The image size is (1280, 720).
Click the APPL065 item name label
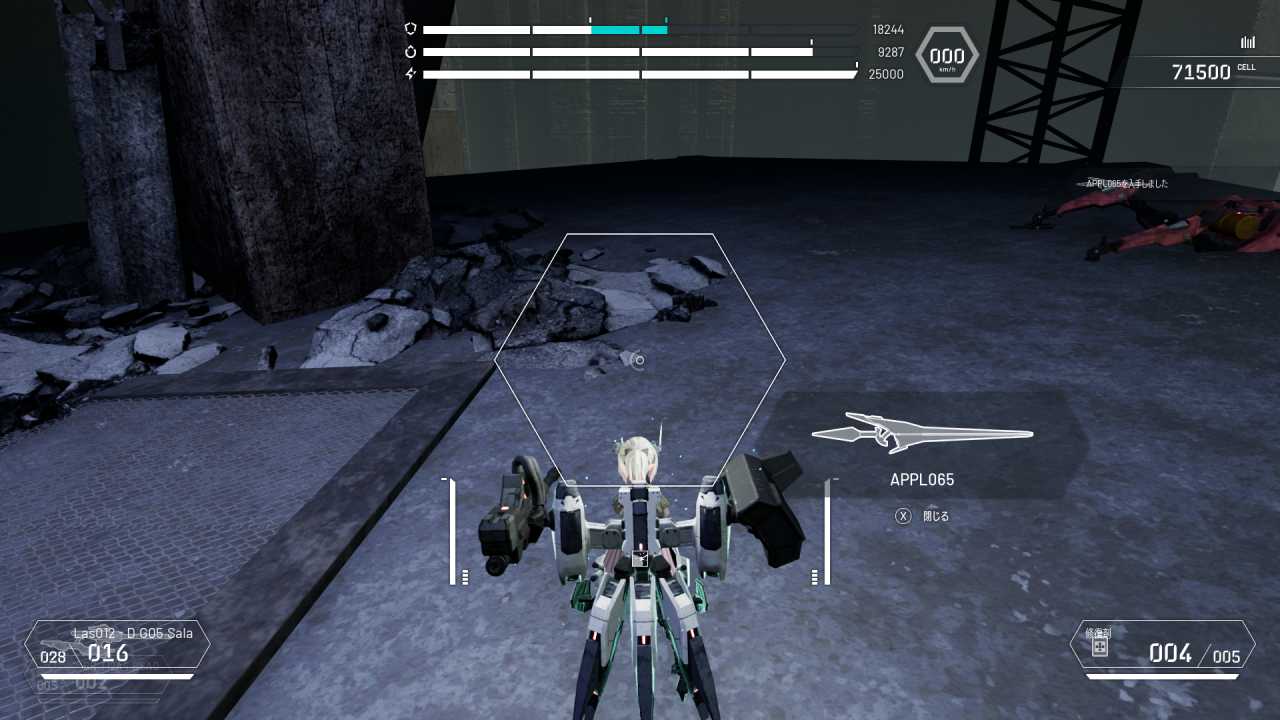click(x=921, y=479)
